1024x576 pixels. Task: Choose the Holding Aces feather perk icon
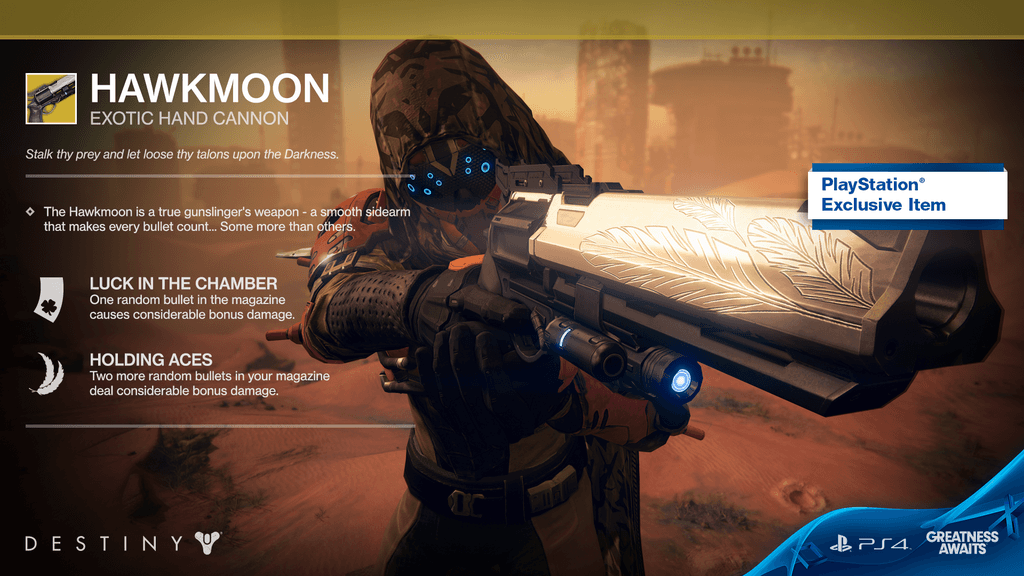47,373
